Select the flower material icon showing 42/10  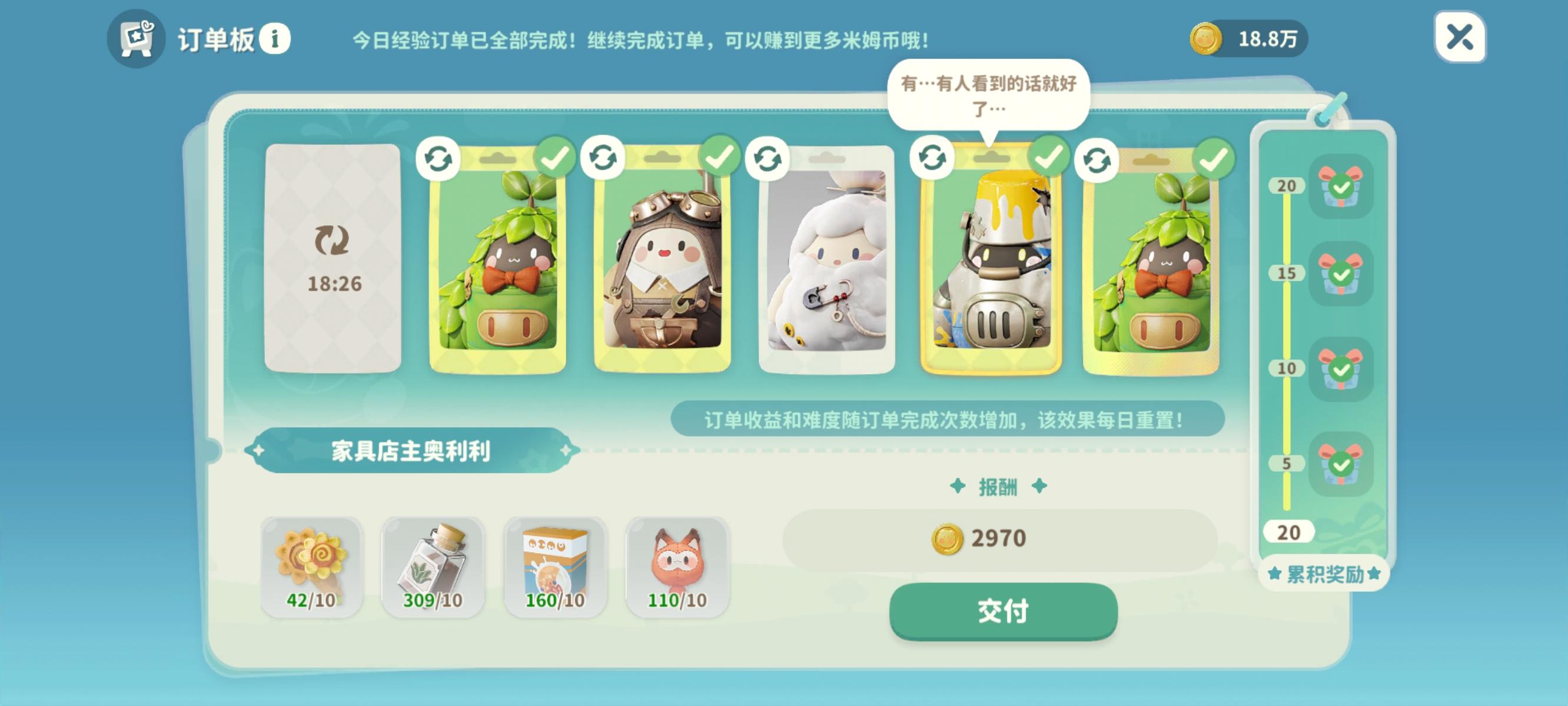coord(311,567)
